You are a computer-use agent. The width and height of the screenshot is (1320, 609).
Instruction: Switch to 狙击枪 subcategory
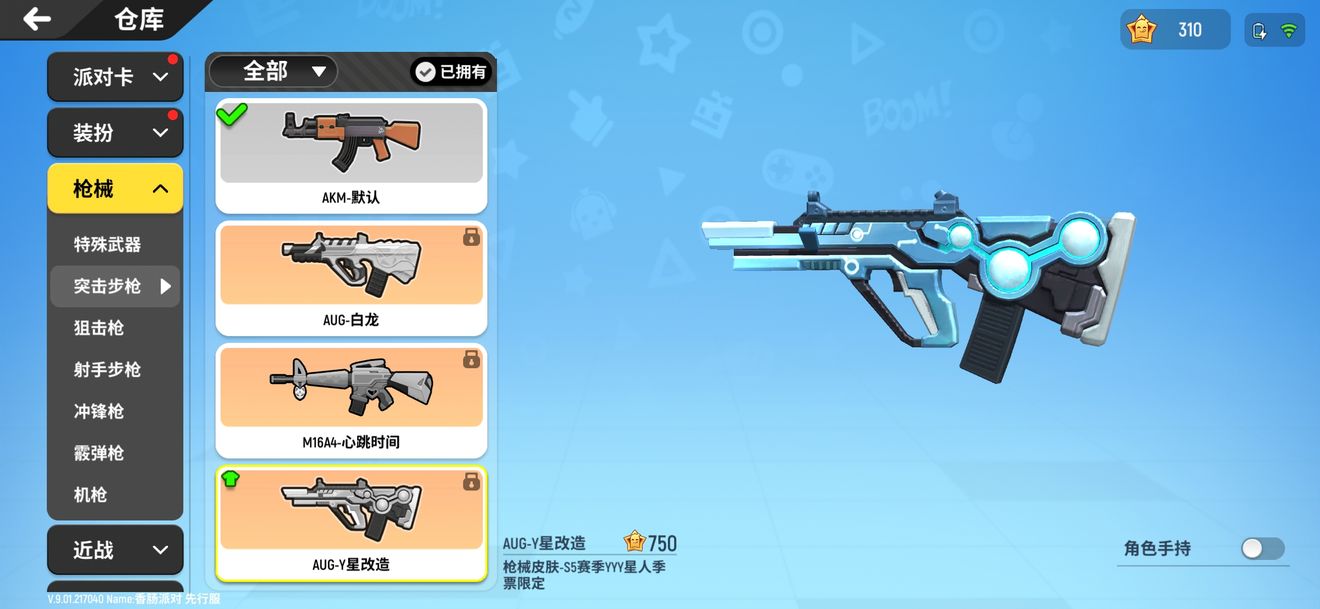point(99,328)
